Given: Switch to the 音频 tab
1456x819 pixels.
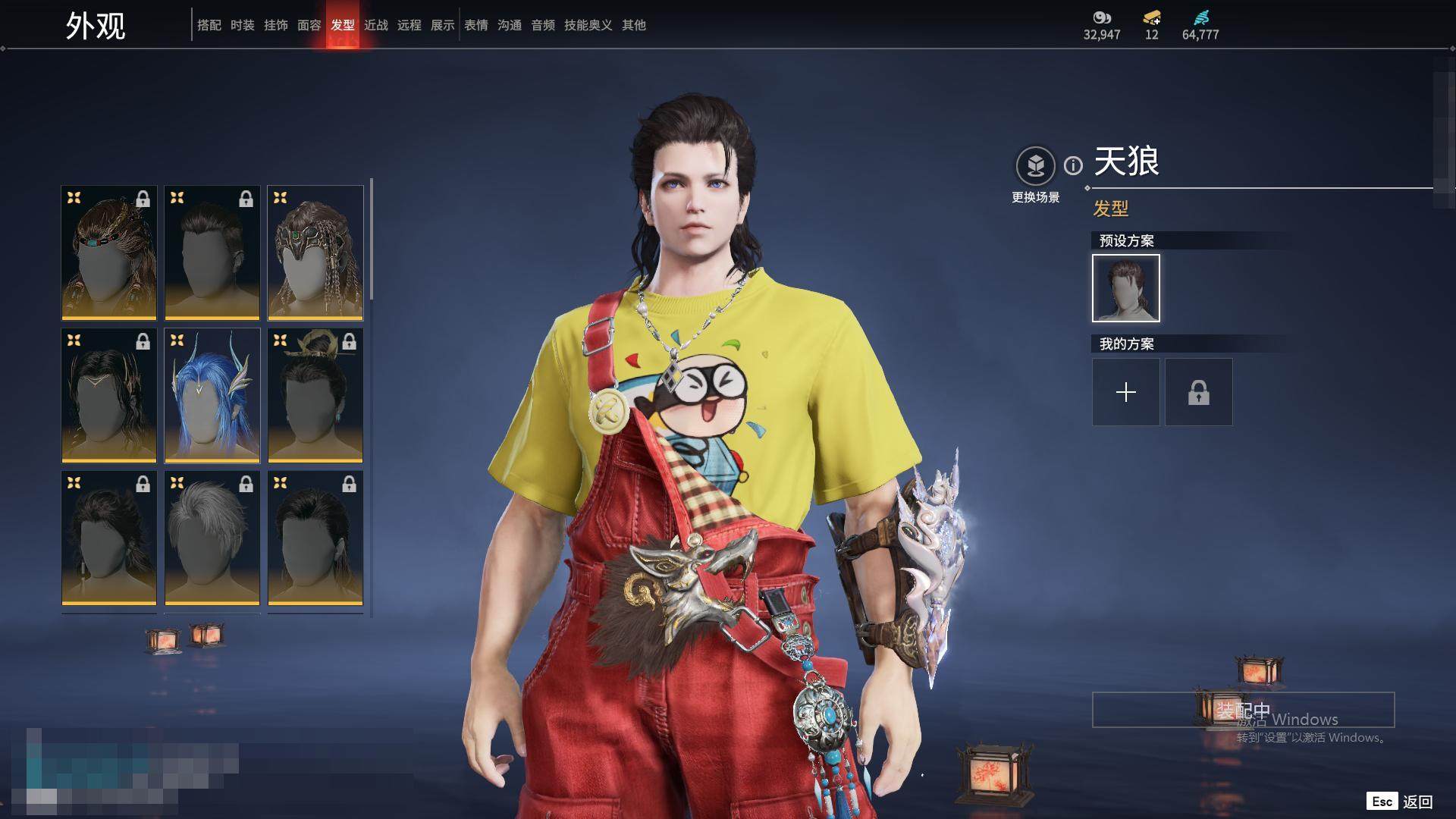Looking at the screenshot, I should [x=542, y=25].
